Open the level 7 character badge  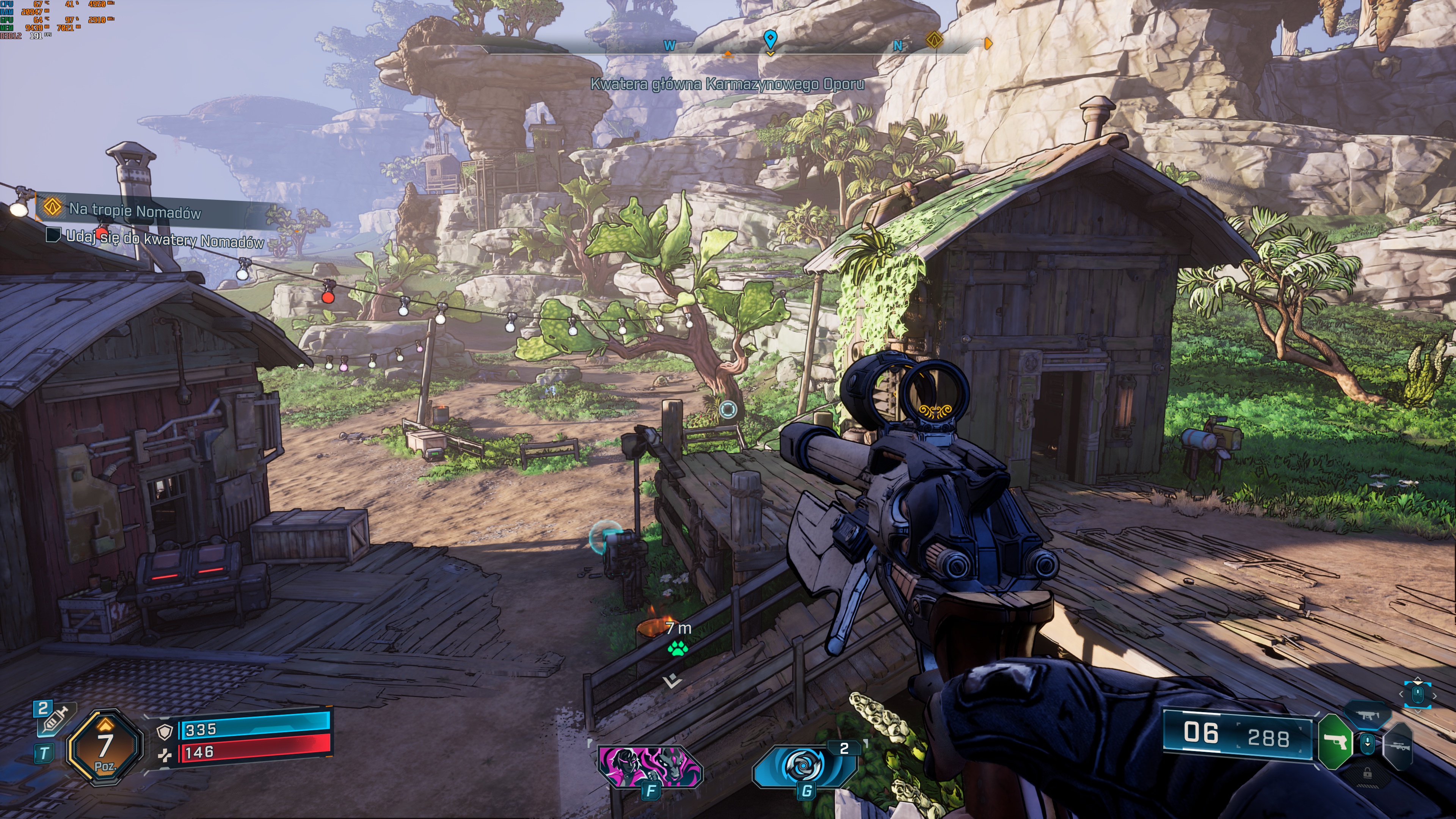tap(105, 747)
